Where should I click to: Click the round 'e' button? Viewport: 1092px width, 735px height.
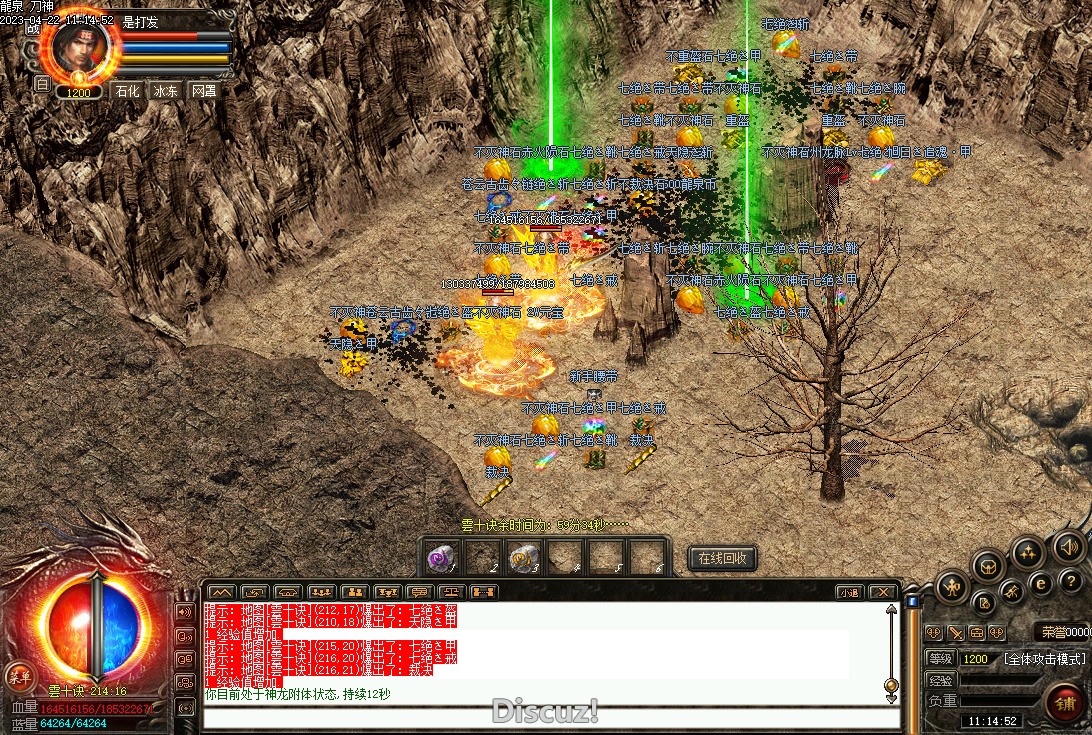coord(1041,583)
